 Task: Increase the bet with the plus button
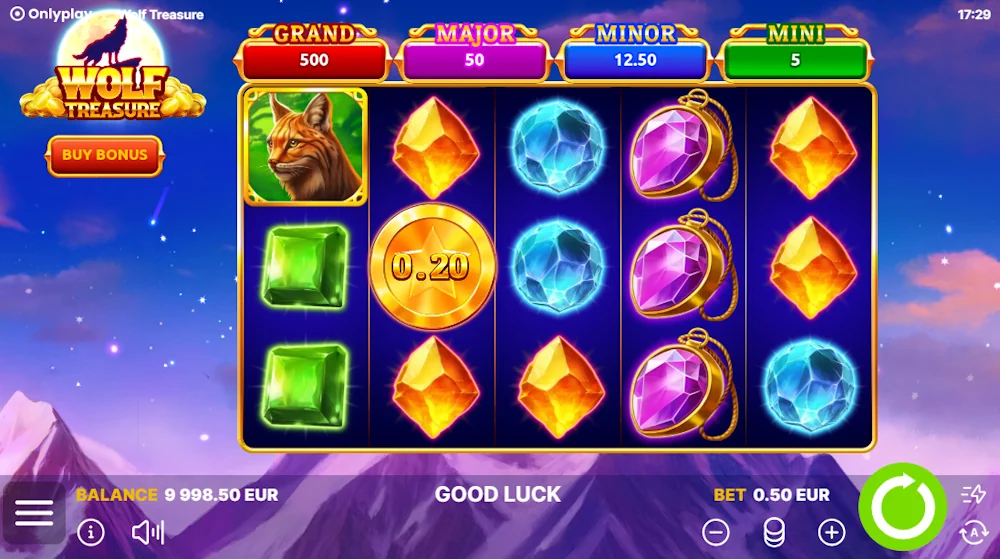[x=831, y=532]
